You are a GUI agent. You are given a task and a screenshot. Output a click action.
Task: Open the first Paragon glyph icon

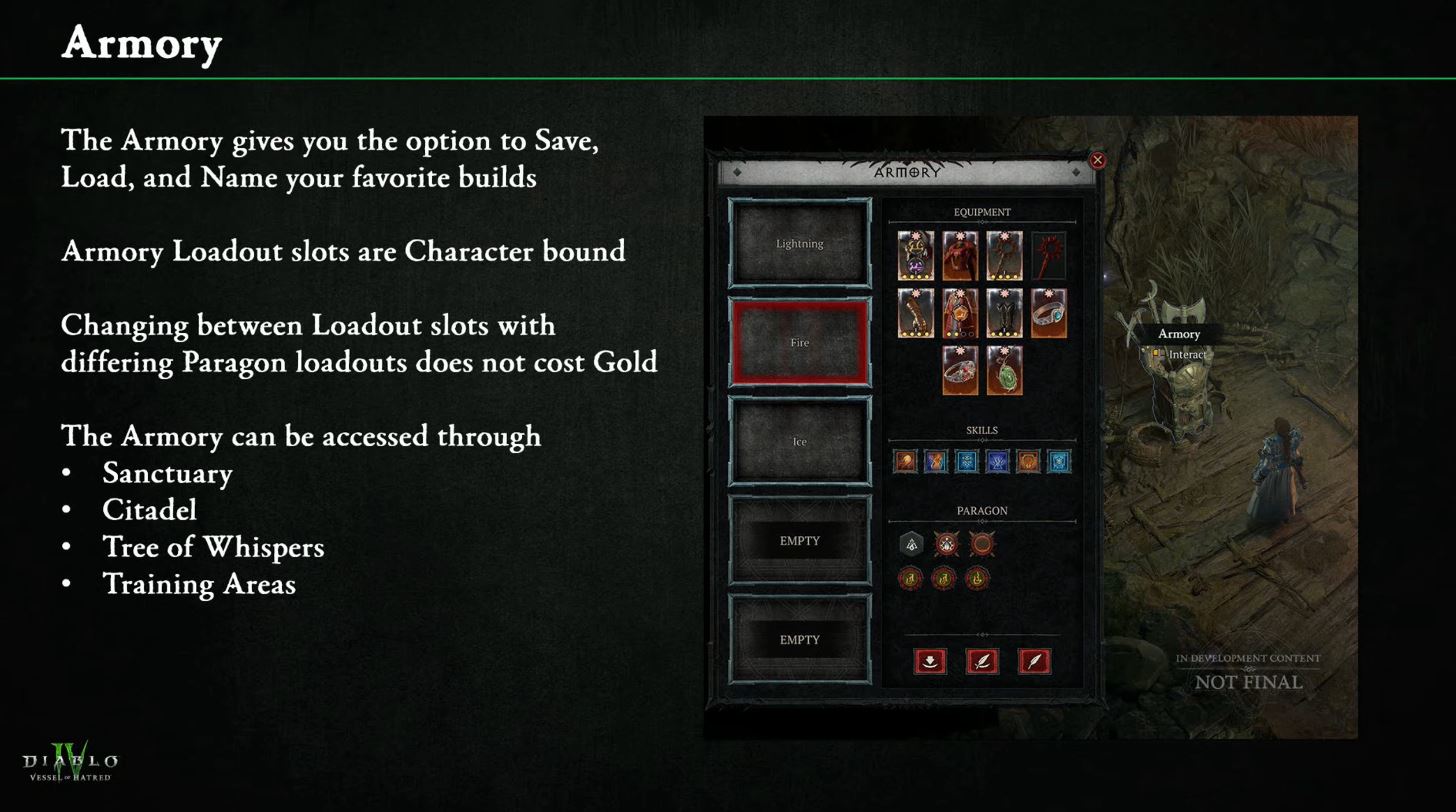point(909,578)
